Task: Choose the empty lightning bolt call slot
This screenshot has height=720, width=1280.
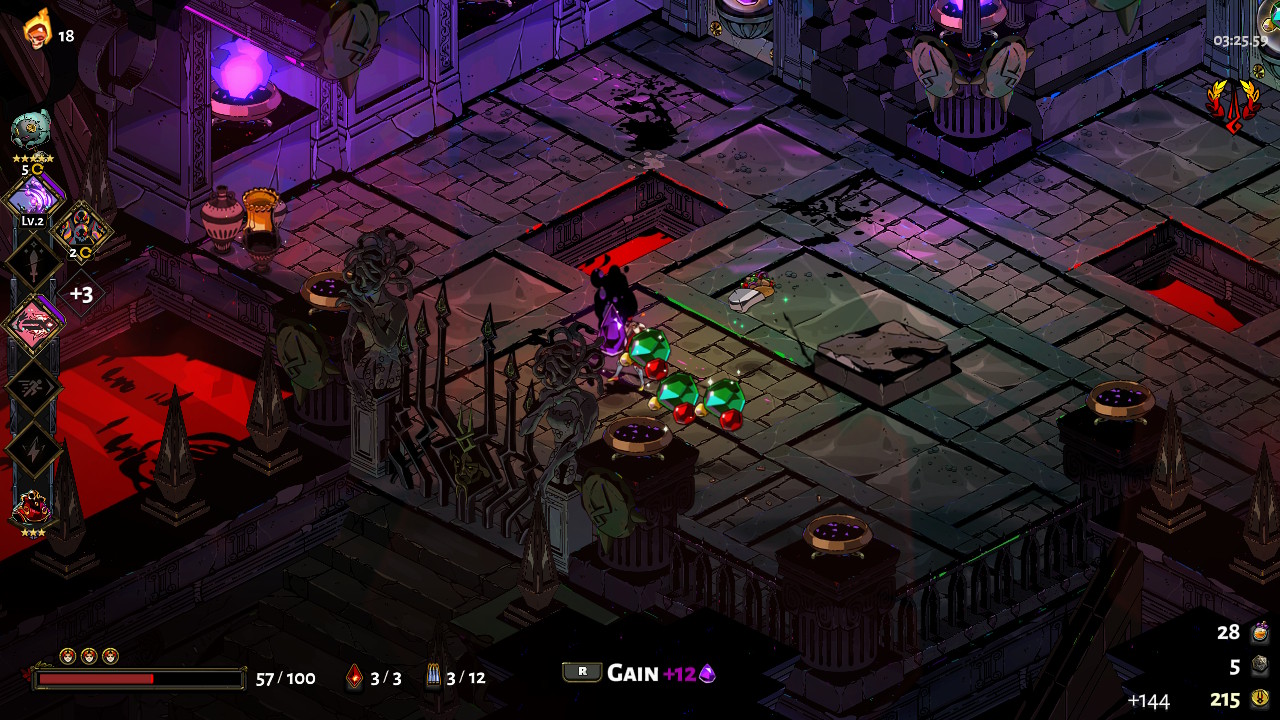Action: coord(34,449)
